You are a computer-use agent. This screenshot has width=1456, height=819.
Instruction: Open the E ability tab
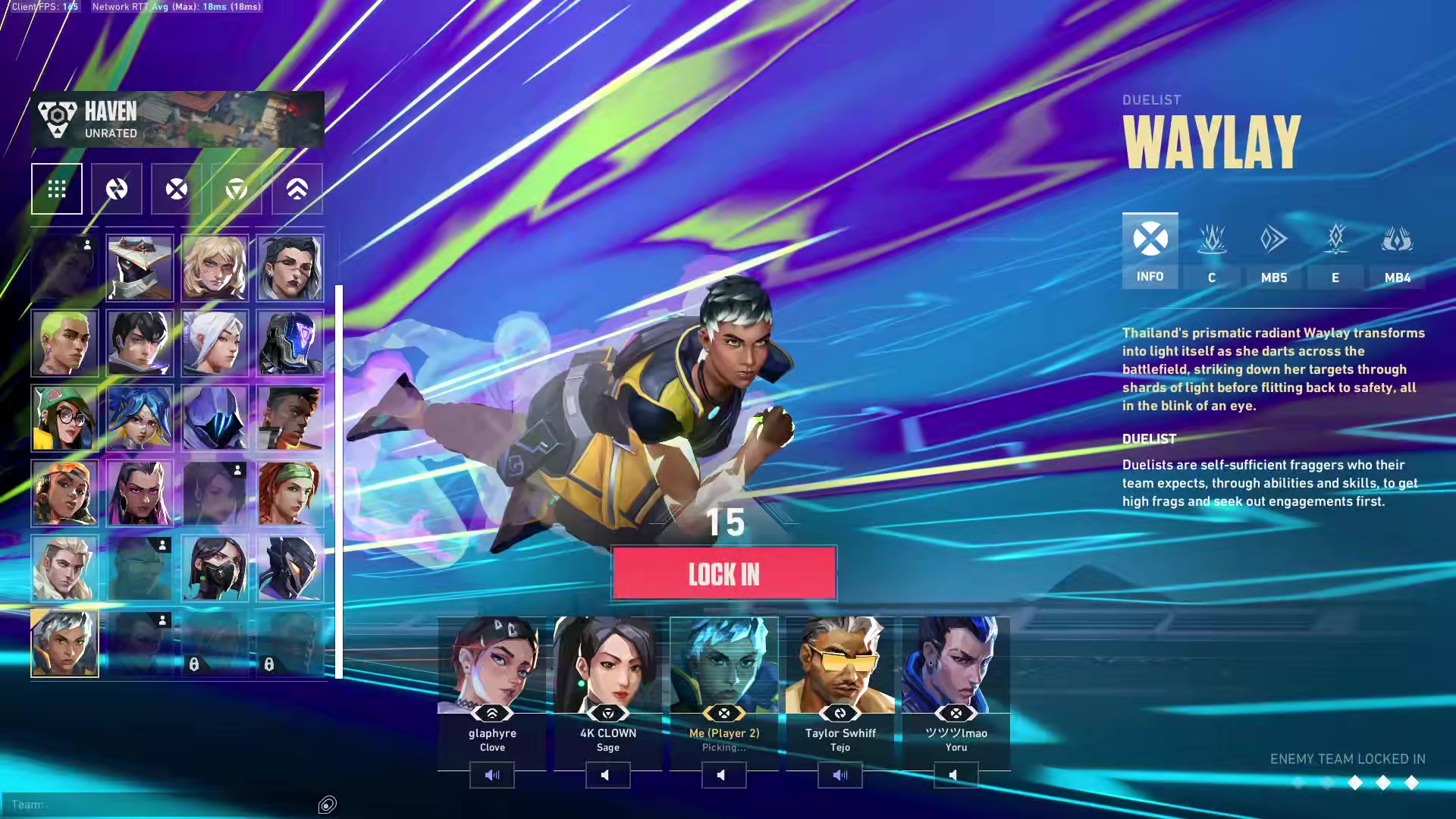[x=1335, y=251]
